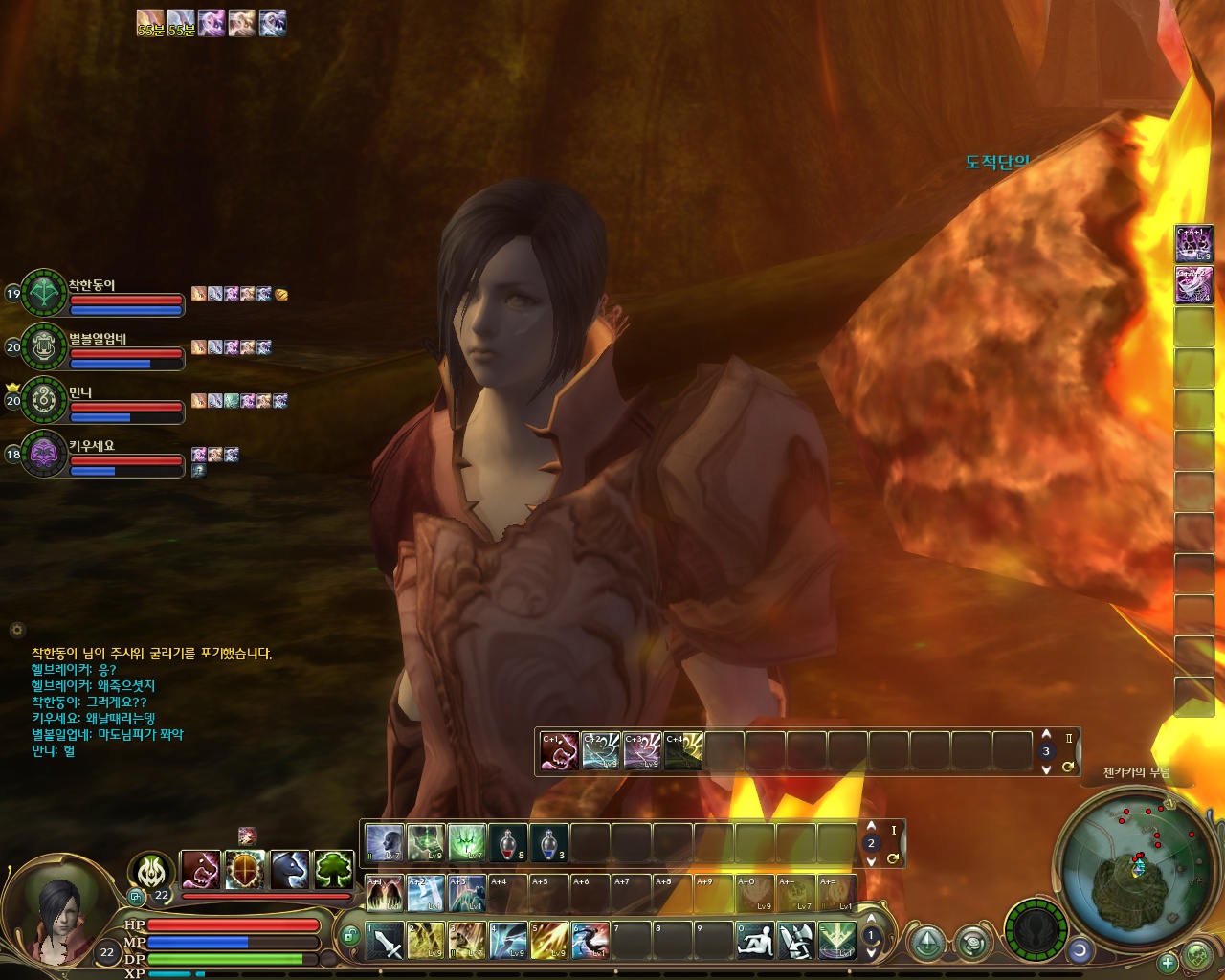Image resolution: width=1225 pixels, height=980 pixels.
Task: Click the green tree pet command icon
Action: click(x=334, y=870)
